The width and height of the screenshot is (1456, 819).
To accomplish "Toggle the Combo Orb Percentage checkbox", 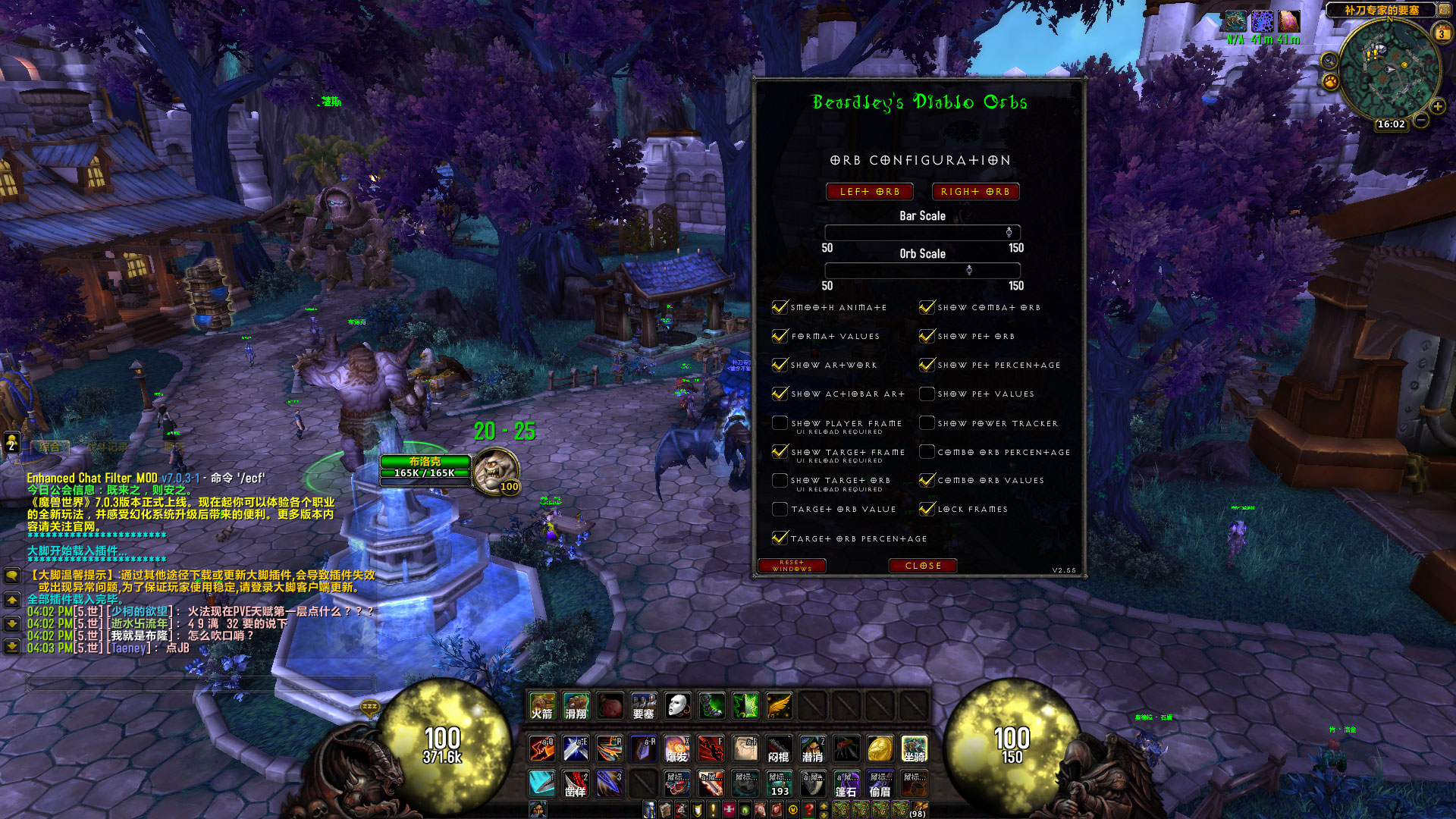I will (927, 451).
